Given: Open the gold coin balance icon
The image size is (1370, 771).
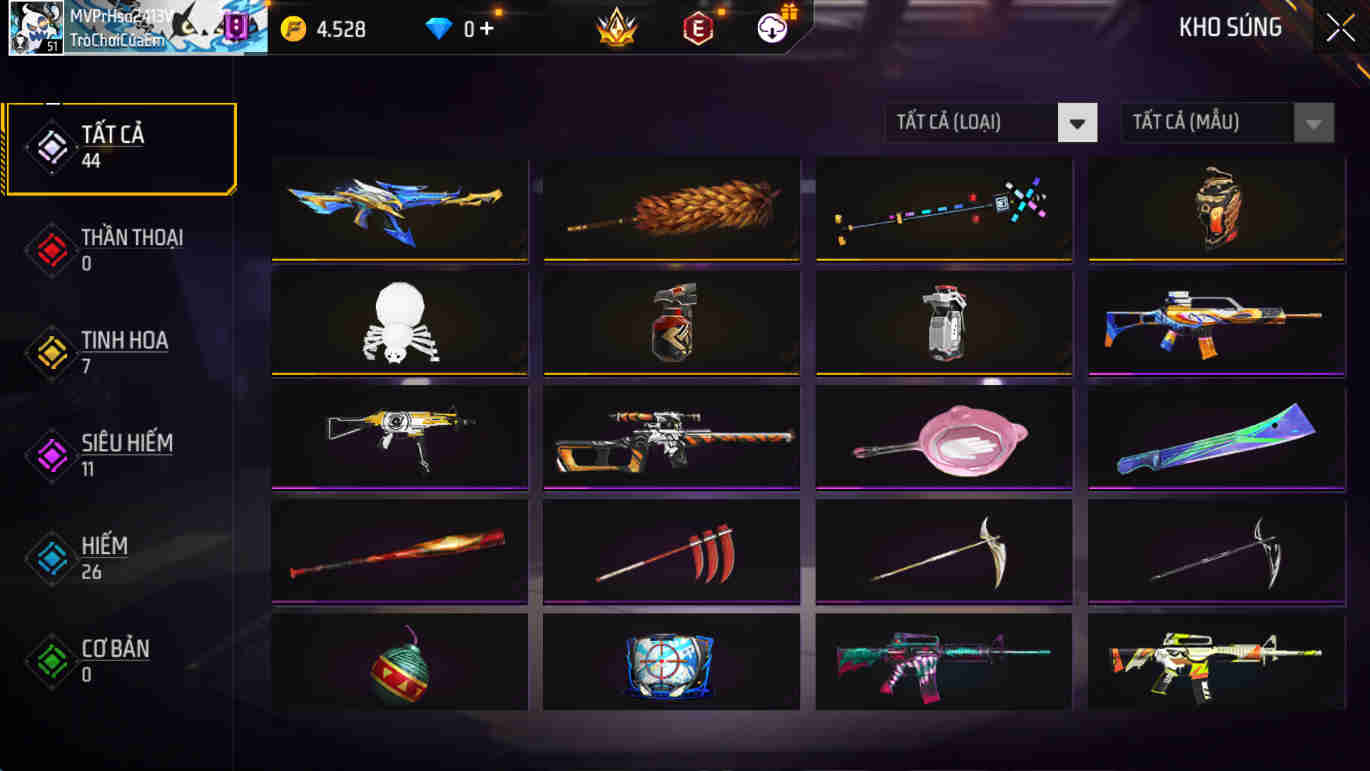Looking at the screenshot, I should (x=293, y=28).
